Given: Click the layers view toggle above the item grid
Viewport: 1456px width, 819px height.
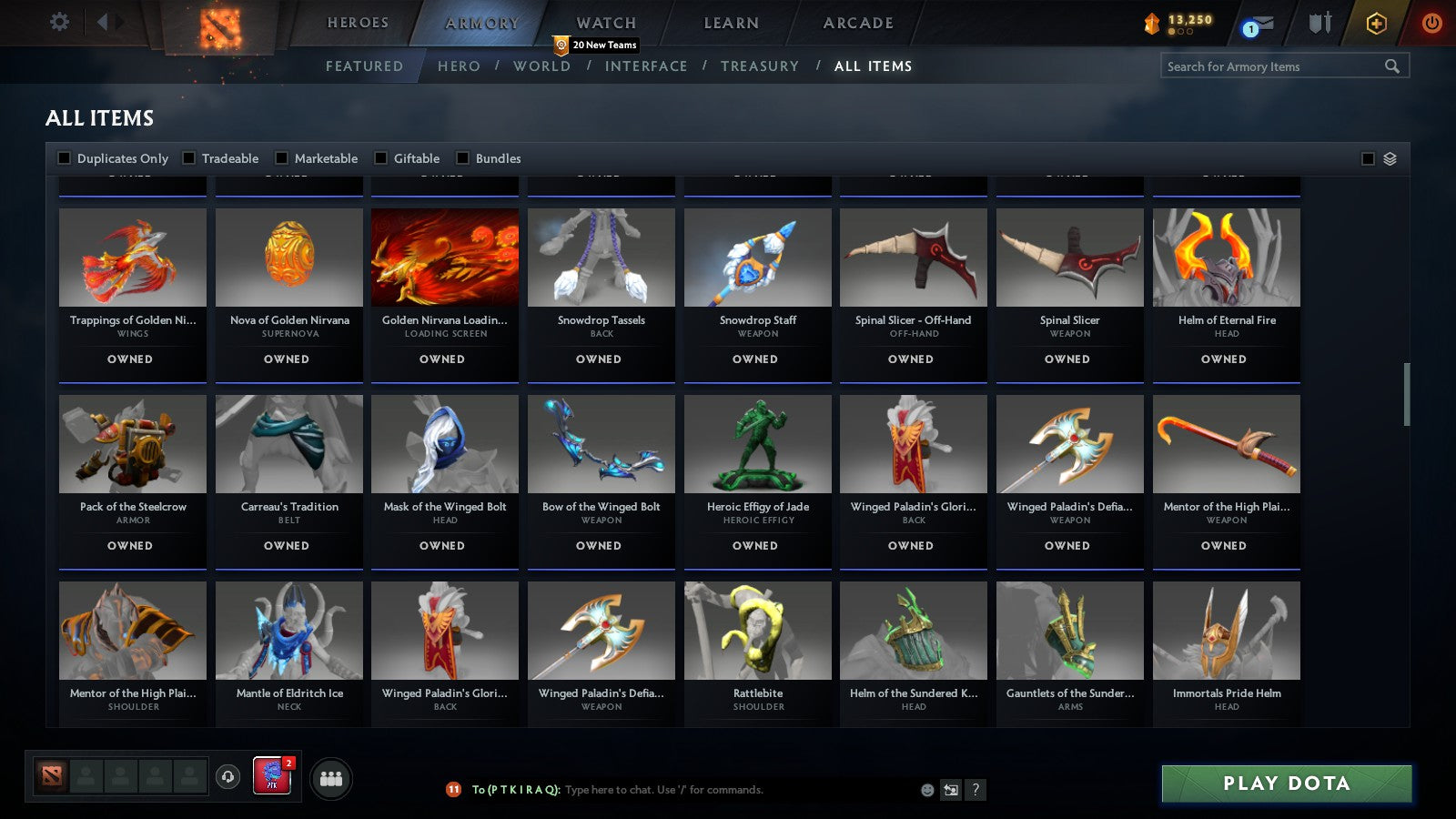Looking at the screenshot, I should click(x=1389, y=157).
